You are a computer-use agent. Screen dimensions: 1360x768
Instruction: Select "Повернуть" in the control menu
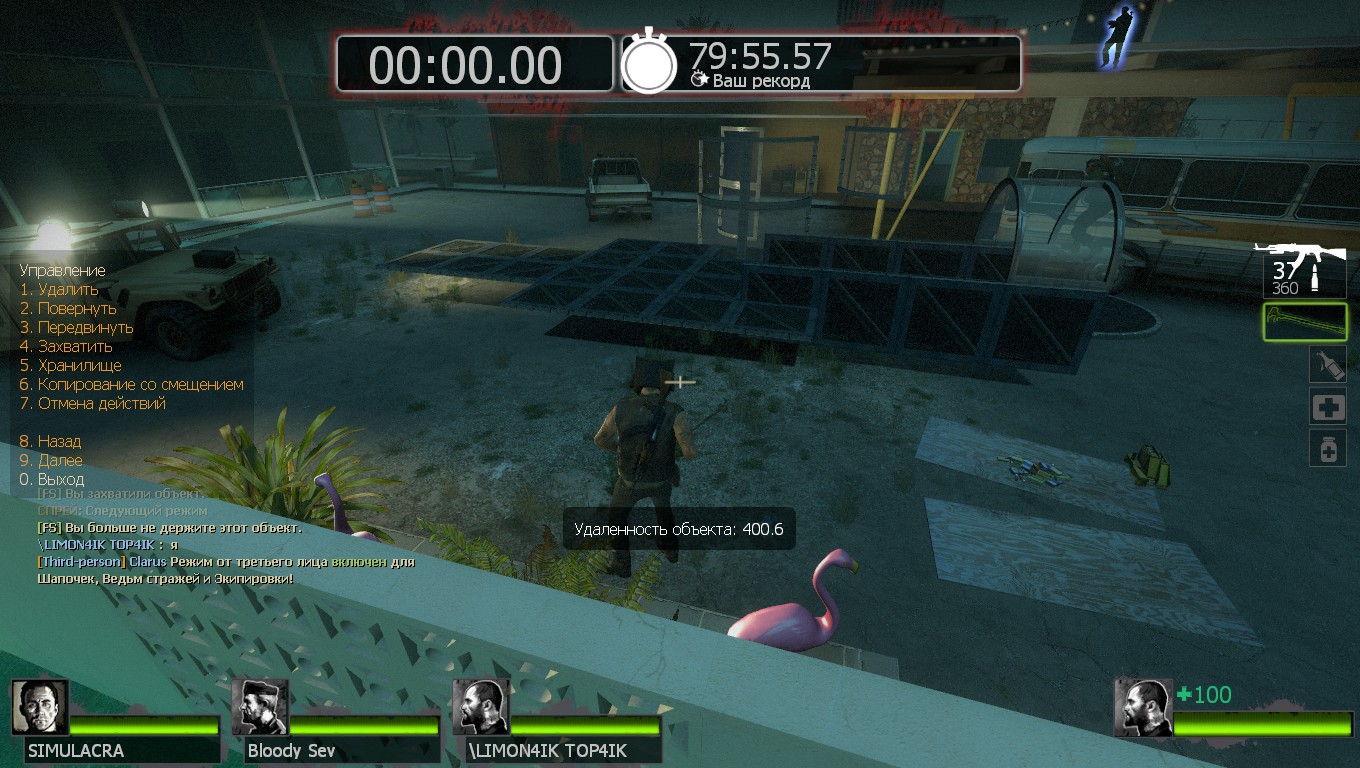point(77,309)
